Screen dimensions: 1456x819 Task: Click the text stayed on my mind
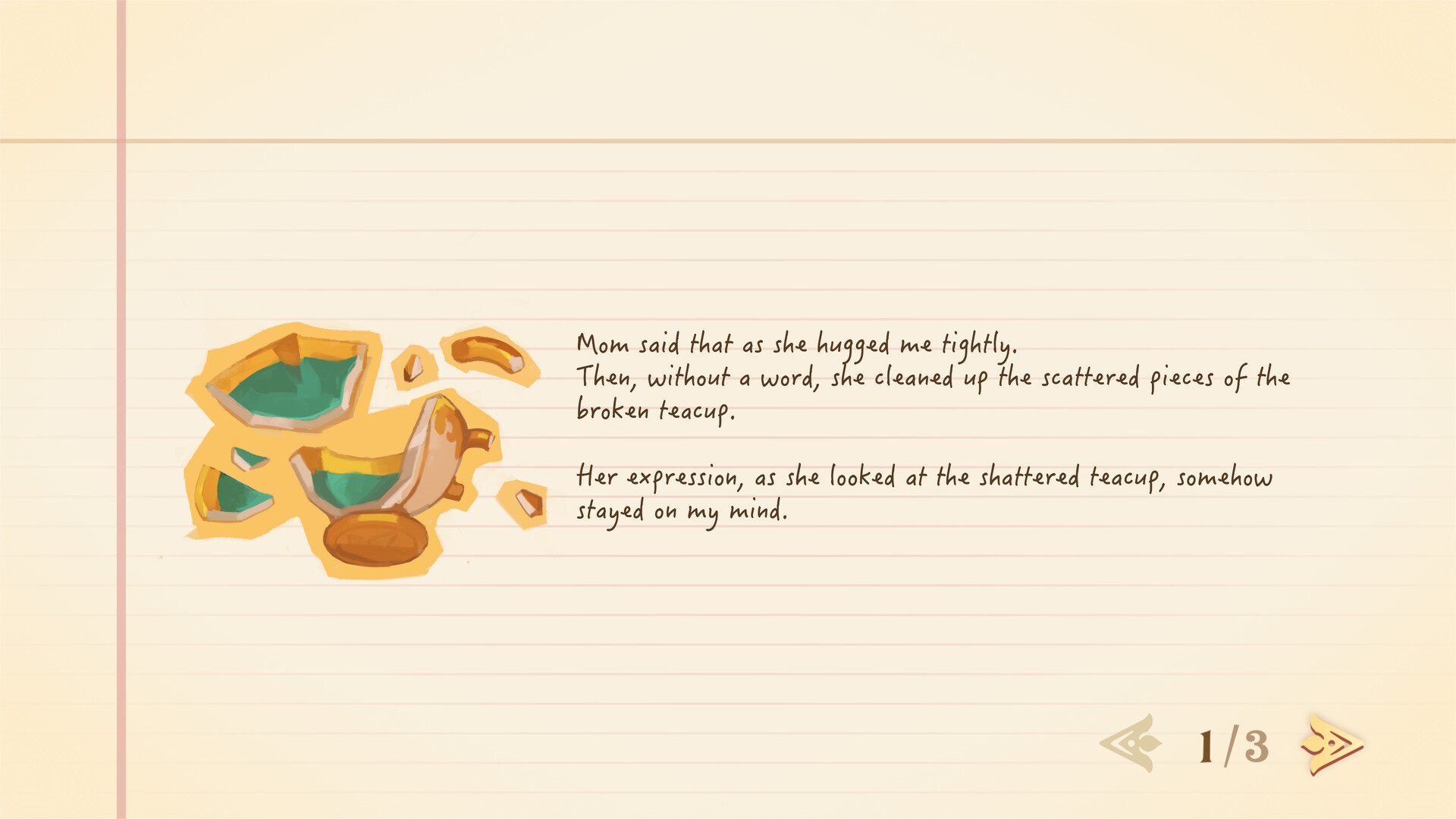[x=682, y=510]
